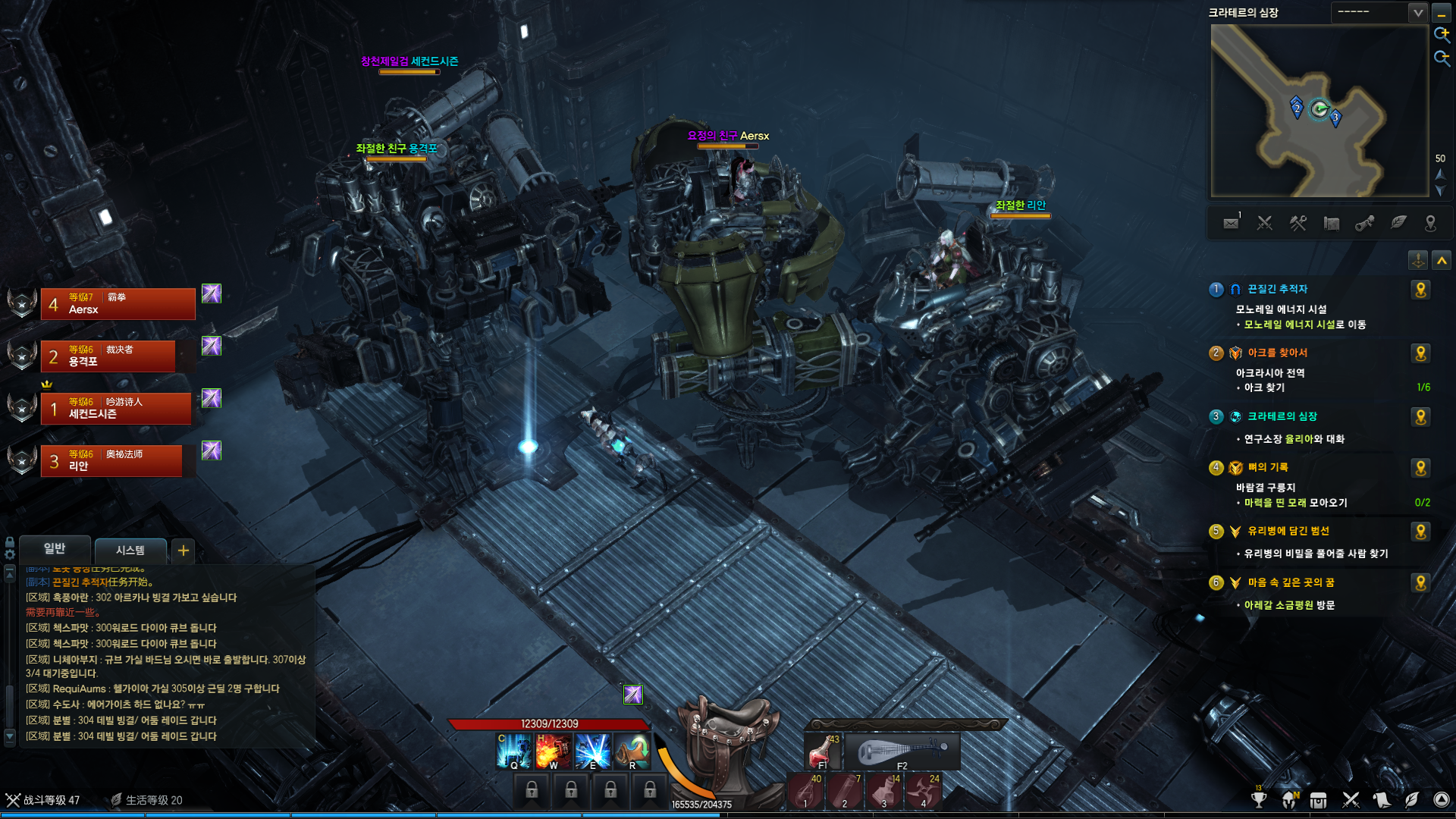This screenshot has width=1456, height=819.
Task: Open the inventory chest icon
Action: [1318, 800]
